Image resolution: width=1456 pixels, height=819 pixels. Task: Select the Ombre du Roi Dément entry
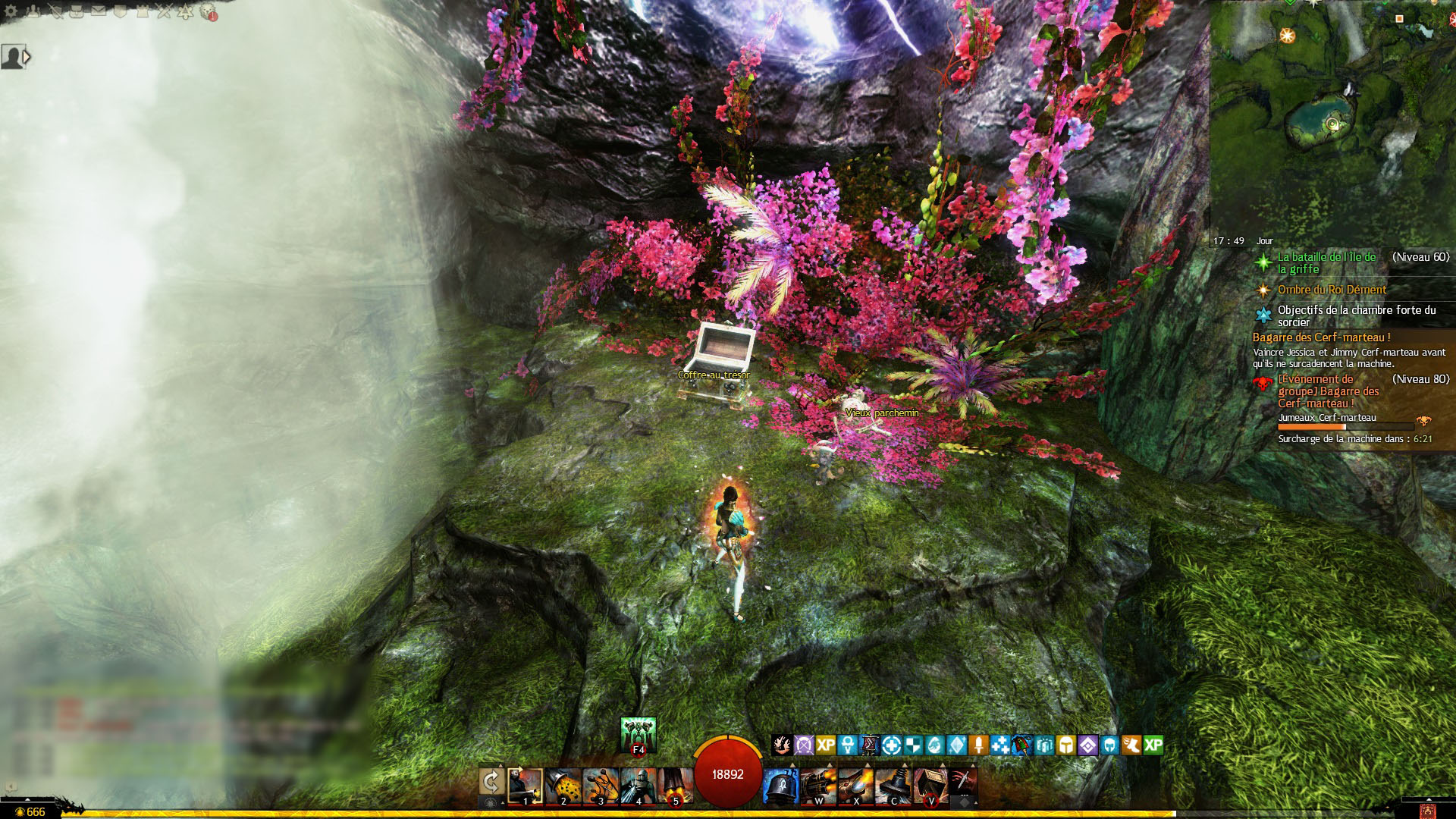[x=1332, y=289]
